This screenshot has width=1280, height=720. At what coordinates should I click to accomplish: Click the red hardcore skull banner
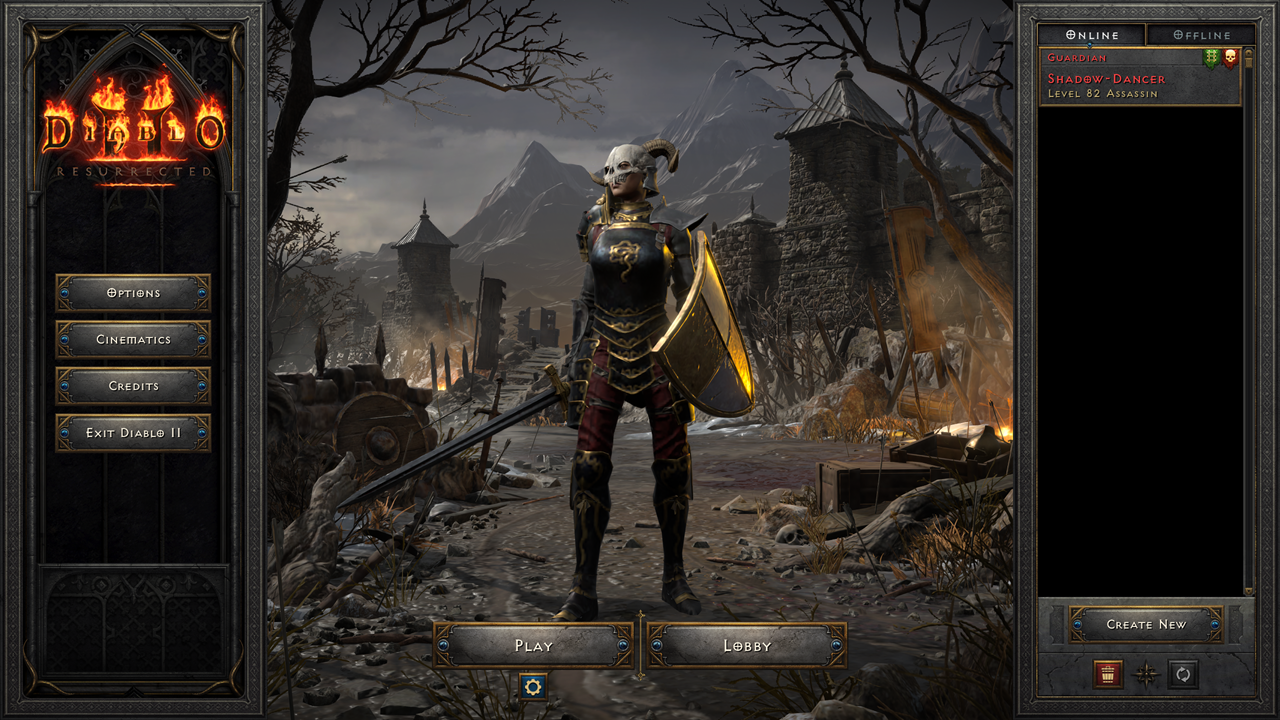[x=1230, y=57]
